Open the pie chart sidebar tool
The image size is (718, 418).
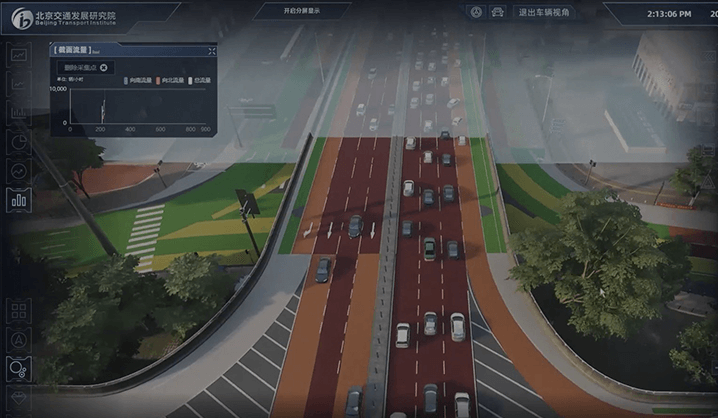click(19, 142)
